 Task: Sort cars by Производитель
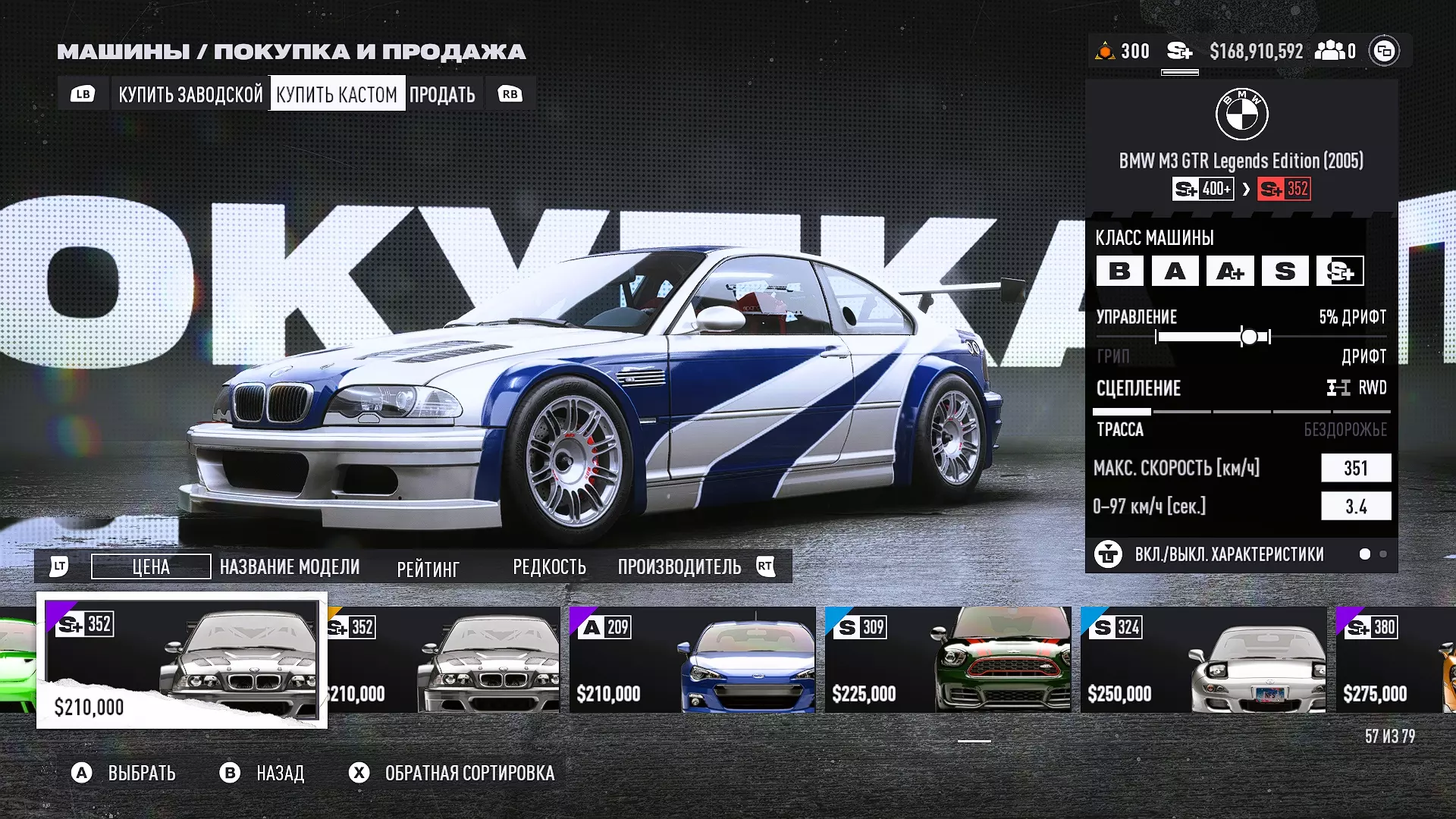[679, 566]
